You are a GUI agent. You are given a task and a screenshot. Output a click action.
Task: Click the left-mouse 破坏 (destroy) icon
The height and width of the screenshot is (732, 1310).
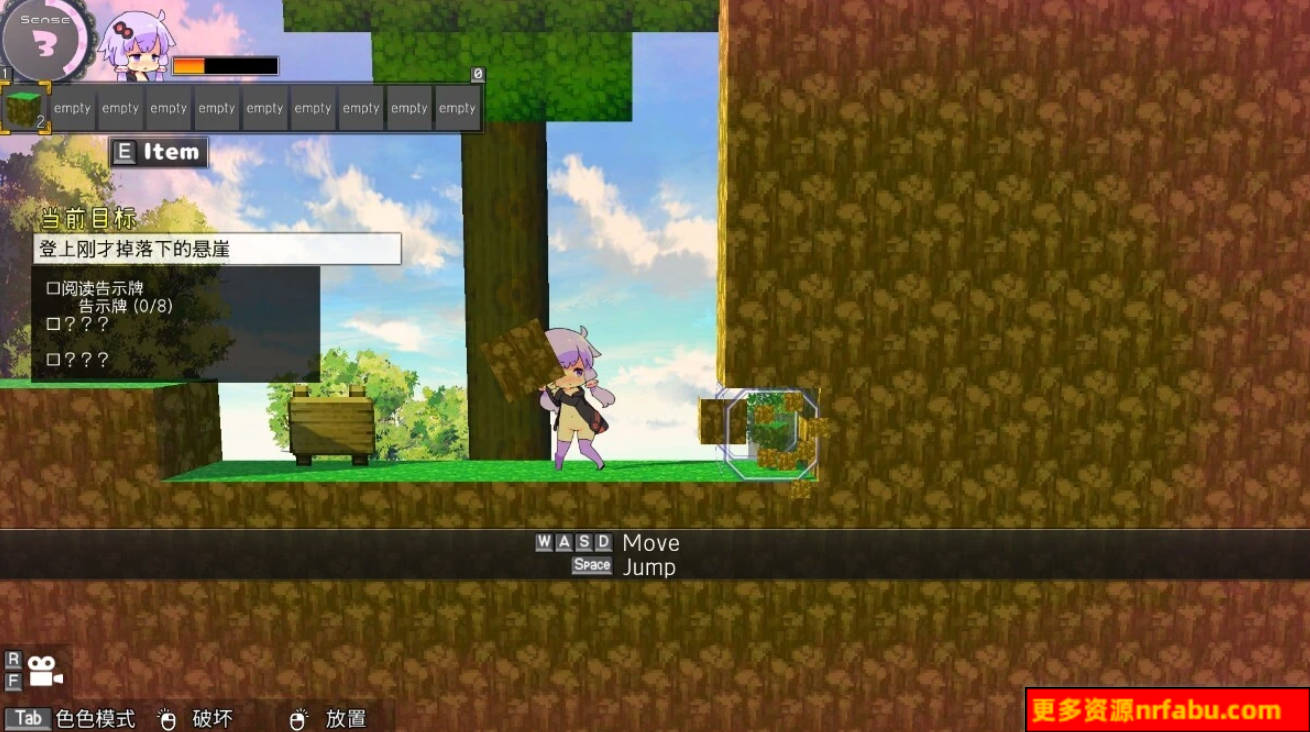tap(166, 717)
